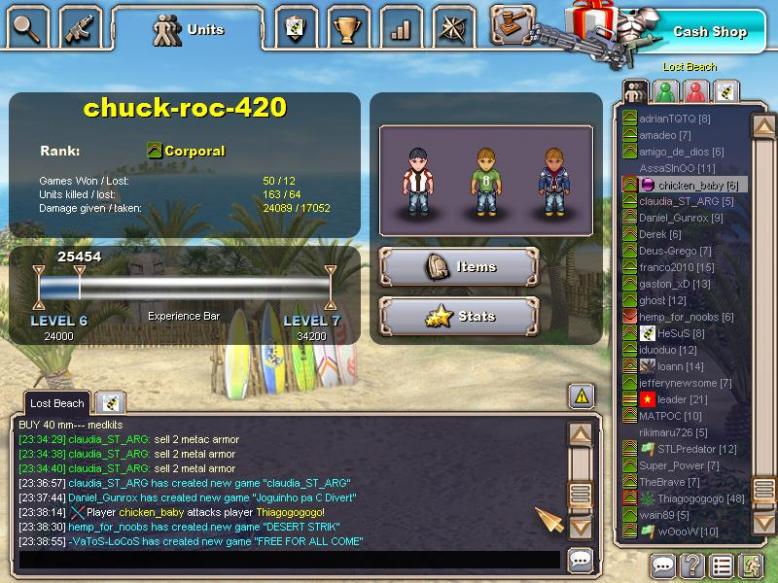
Task: Open the rifle weapons tab
Action: [80, 28]
